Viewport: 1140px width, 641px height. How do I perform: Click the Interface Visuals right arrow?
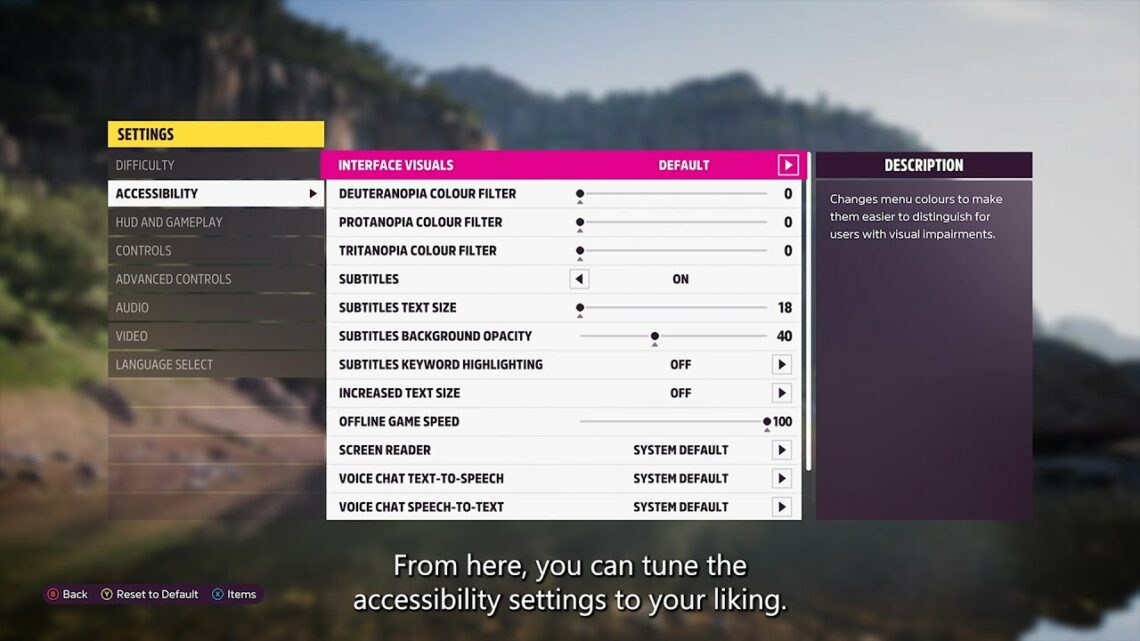click(x=788, y=165)
